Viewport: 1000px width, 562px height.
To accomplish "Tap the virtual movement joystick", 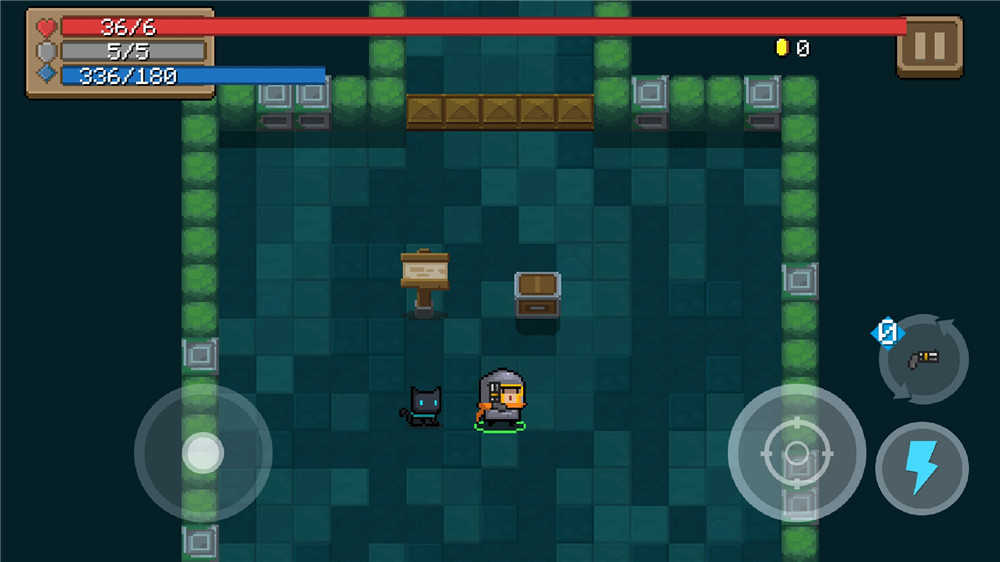I will click(203, 453).
